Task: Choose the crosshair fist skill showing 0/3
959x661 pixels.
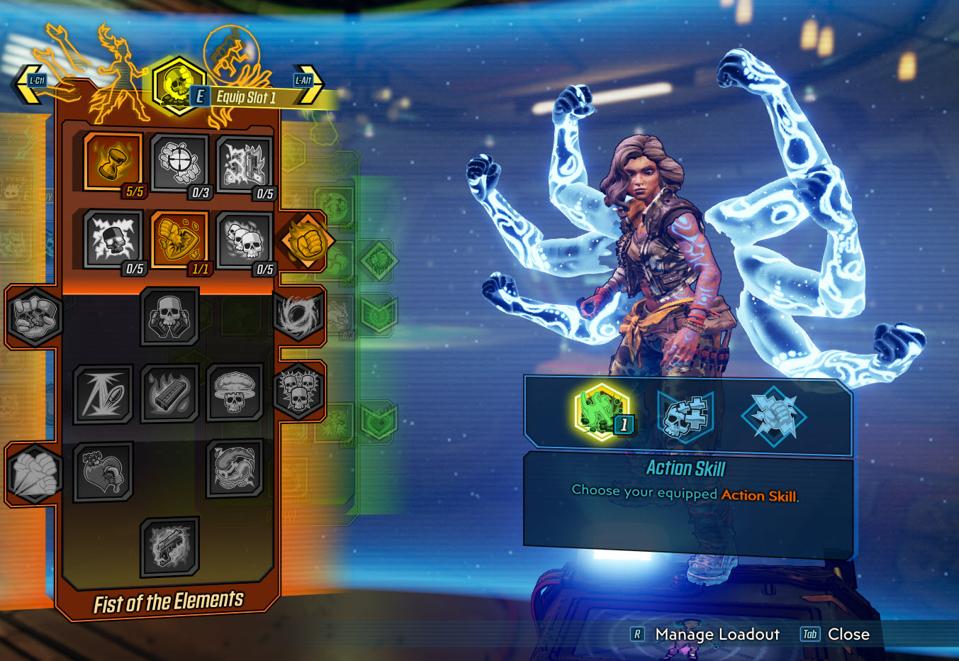Action: tap(179, 161)
